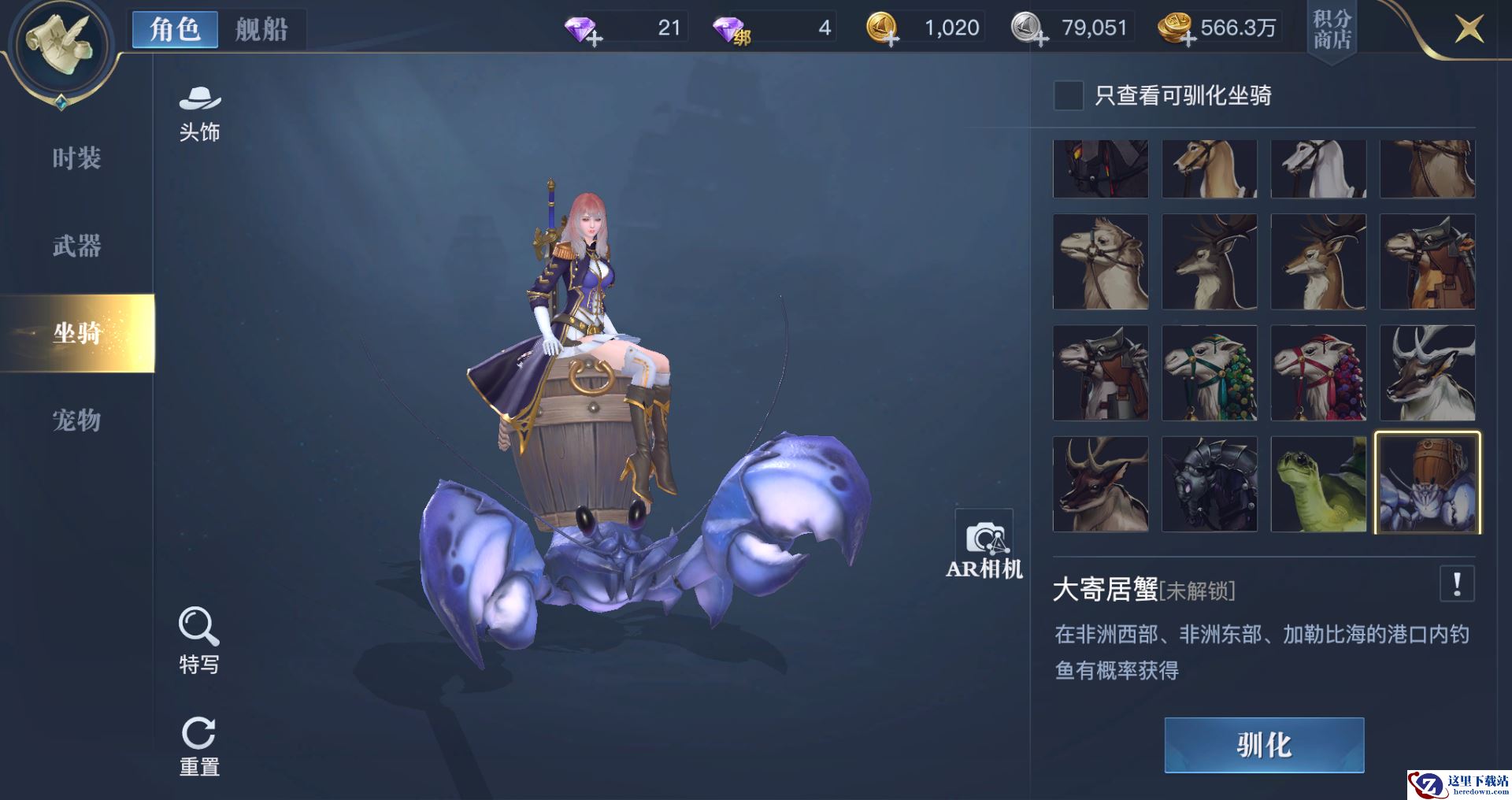Switch to the 舰船 tab
The width and height of the screenshot is (1512, 800).
261,30
